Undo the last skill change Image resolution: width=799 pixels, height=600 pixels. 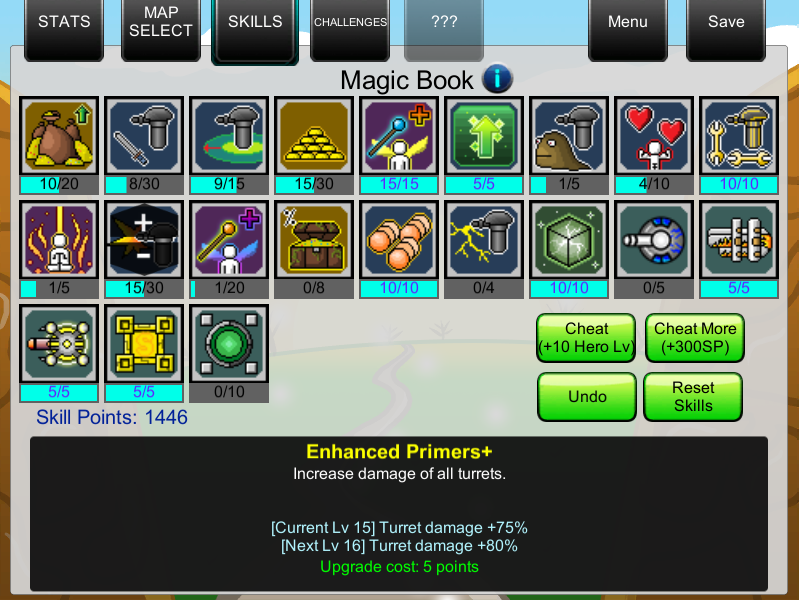pyautogui.click(x=587, y=397)
